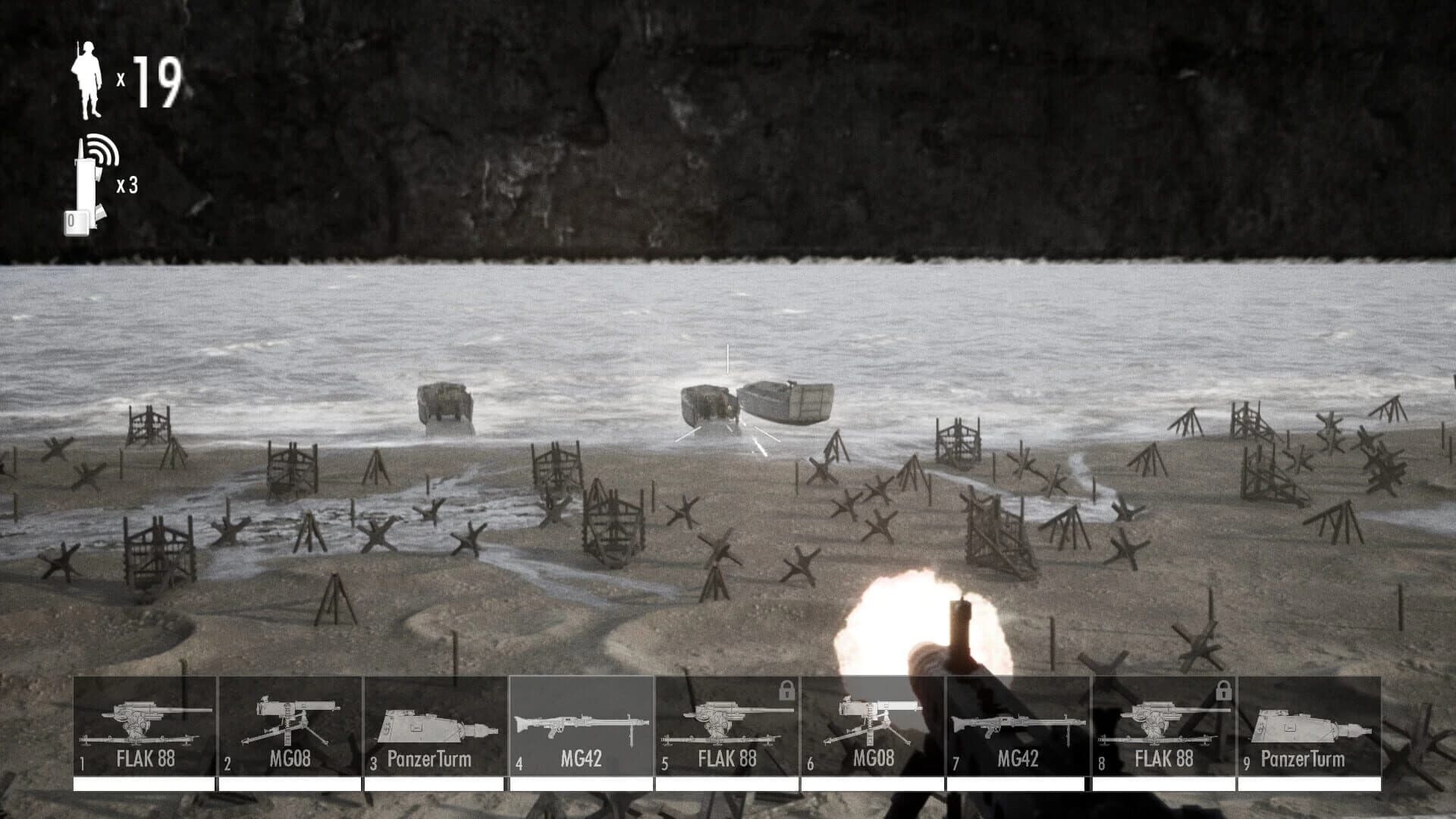Viewport: 1456px width, 819px height.
Task: Click the soldier silhouette icon top left
Action: coord(89,80)
